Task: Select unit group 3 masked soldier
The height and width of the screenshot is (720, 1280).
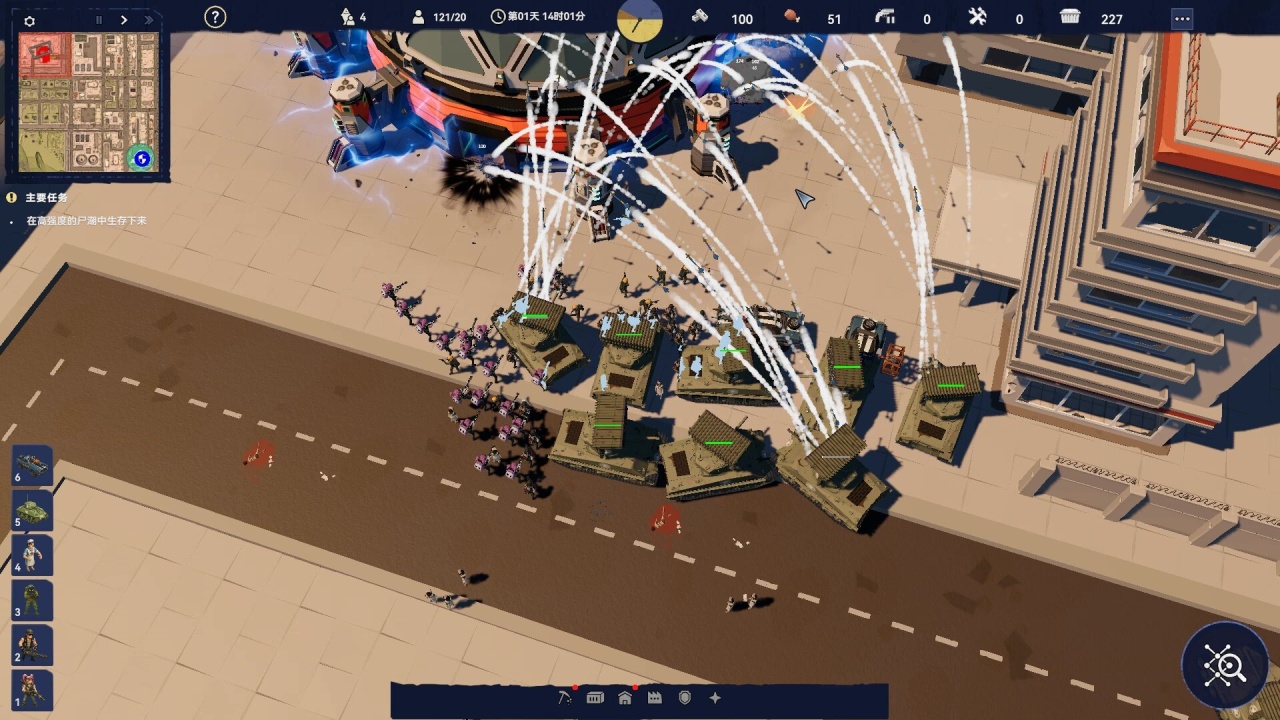Action: 32,600
